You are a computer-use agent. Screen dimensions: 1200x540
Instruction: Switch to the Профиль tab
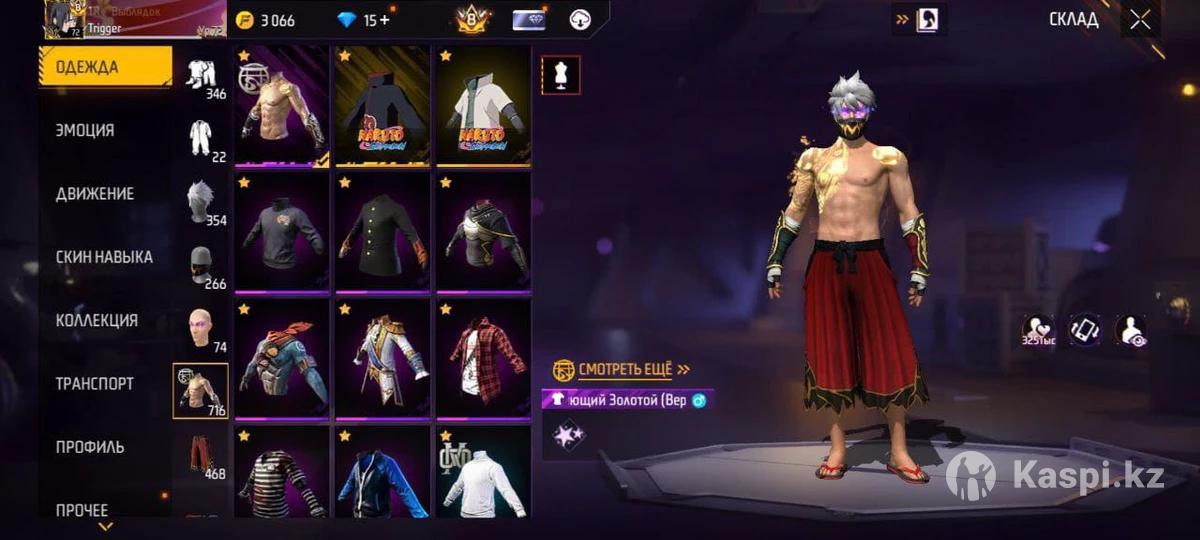click(x=90, y=447)
